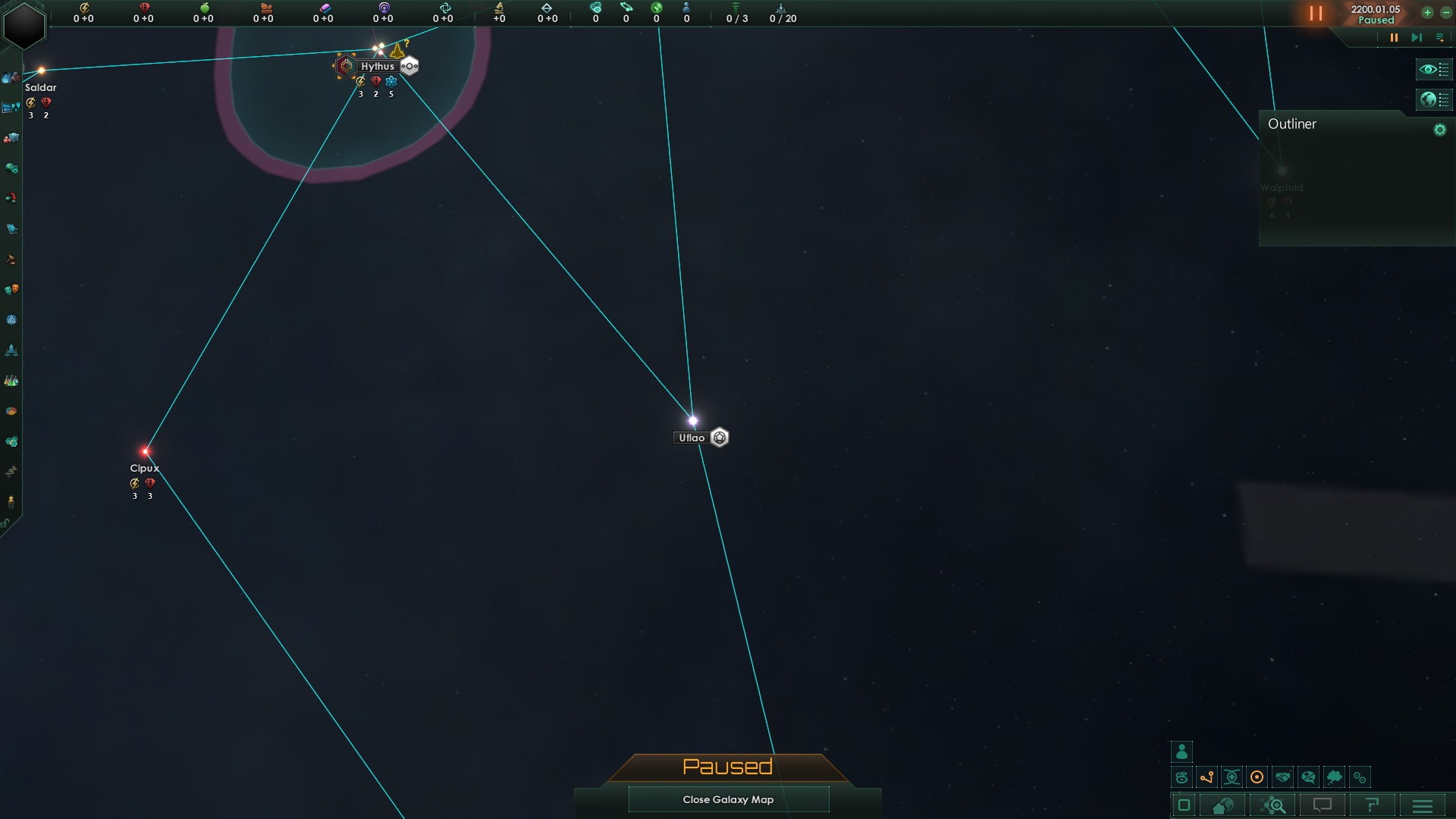Image resolution: width=1456 pixels, height=819 pixels.
Task: Increase game speed with the plus control
Action: [x=1428, y=13]
